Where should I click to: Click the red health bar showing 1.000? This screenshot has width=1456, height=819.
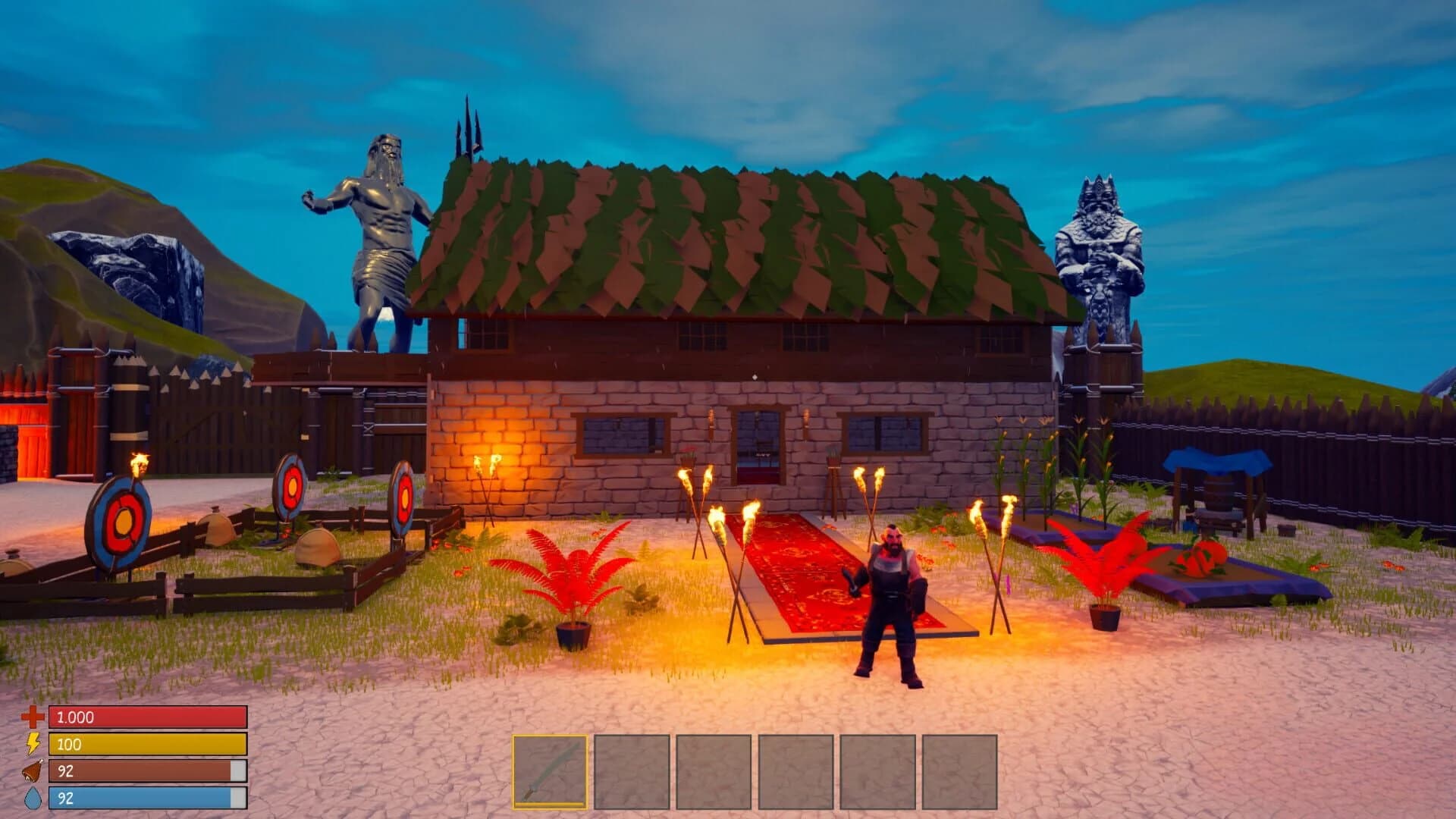coord(148,717)
